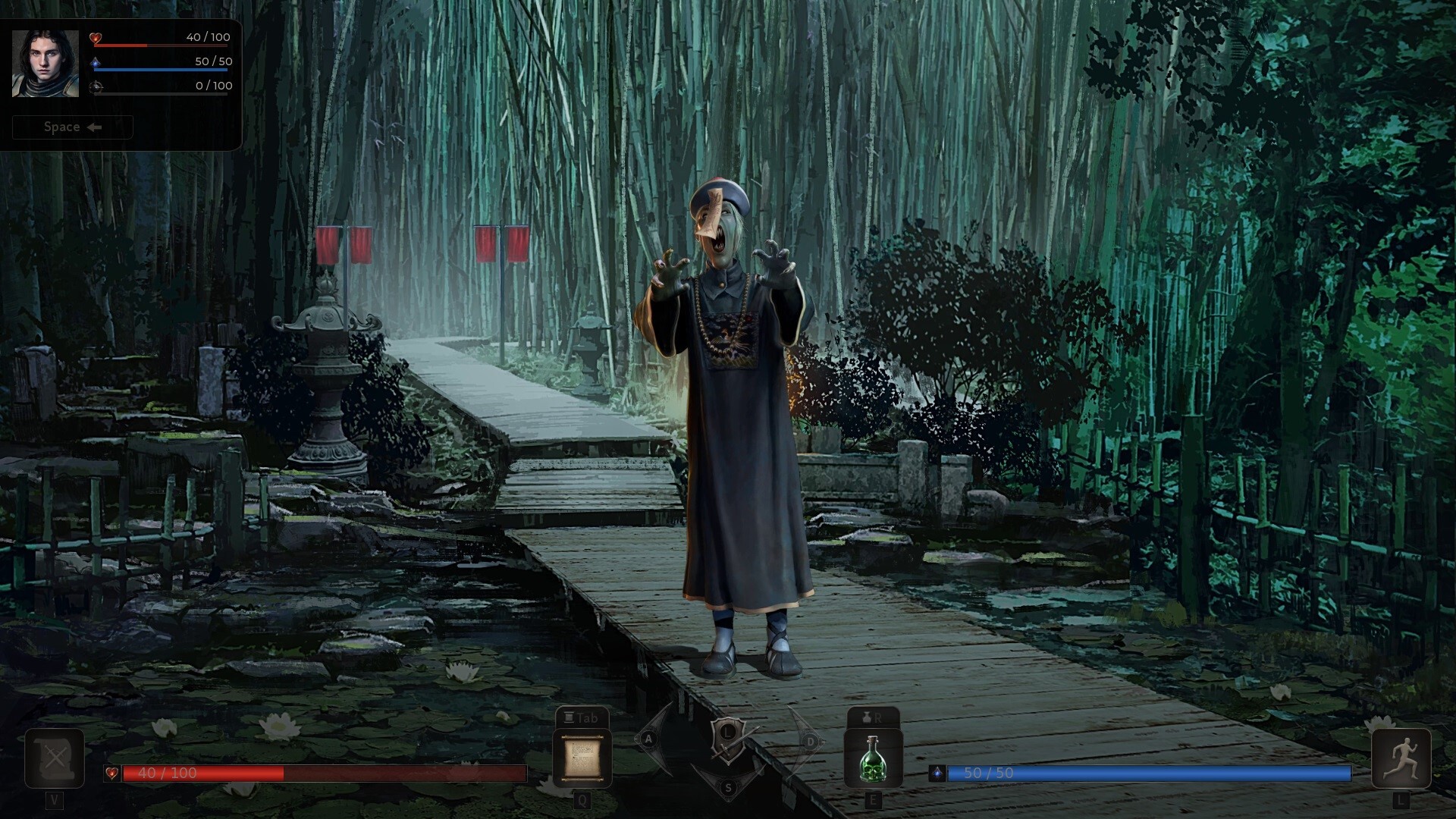Click the blue mana diamond icon beside 50/50
The height and width of the screenshot is (819, 1456).
(98, 61)
